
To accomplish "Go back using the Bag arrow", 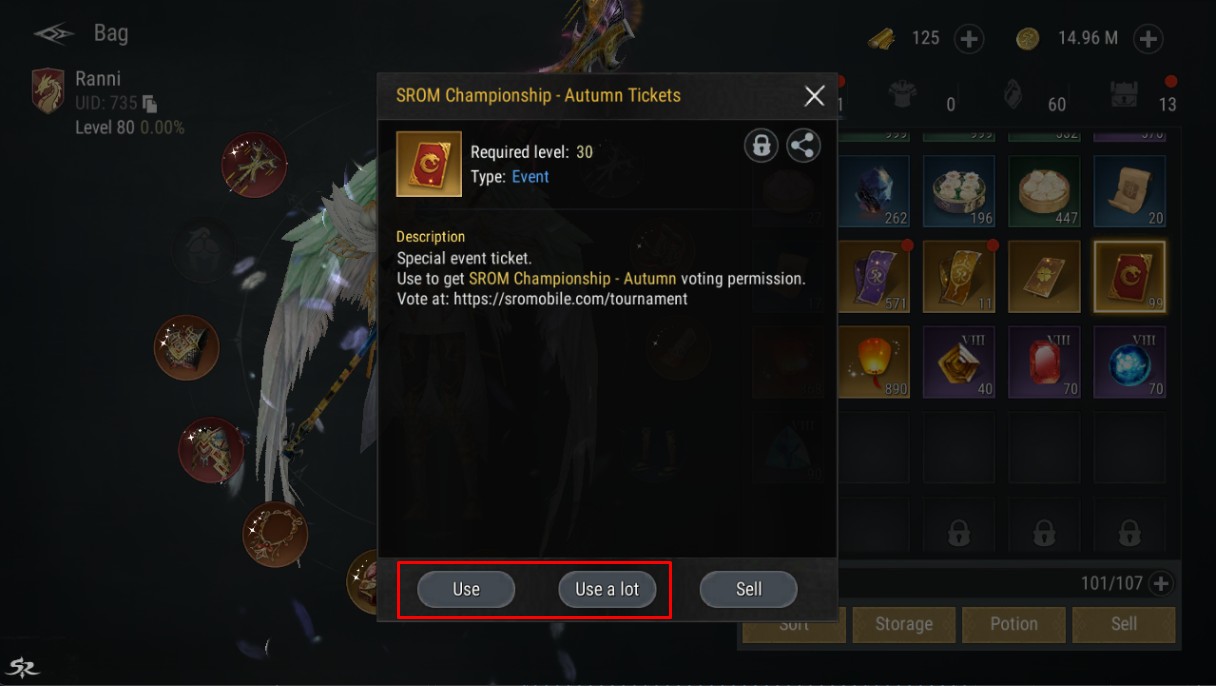I will pos(51,34).
